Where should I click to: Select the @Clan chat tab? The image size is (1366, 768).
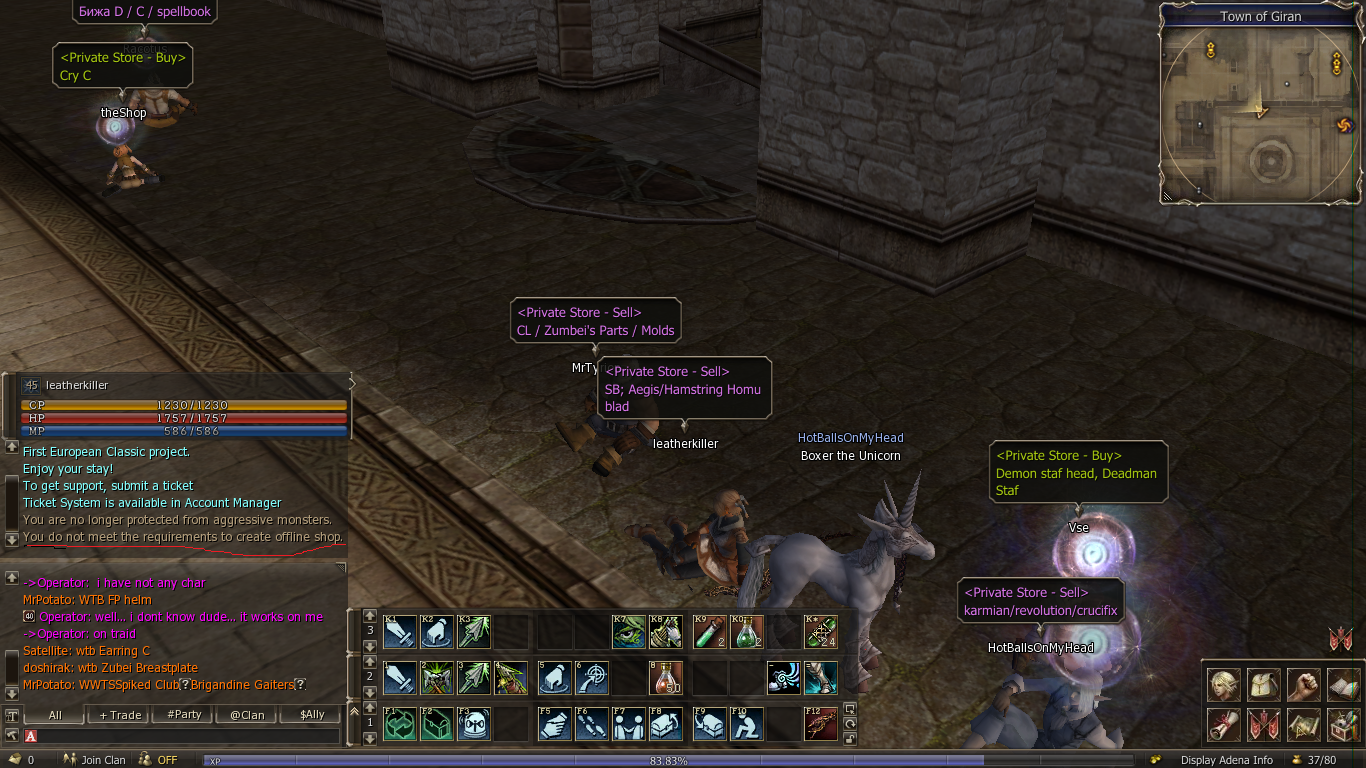pos(247,715)
